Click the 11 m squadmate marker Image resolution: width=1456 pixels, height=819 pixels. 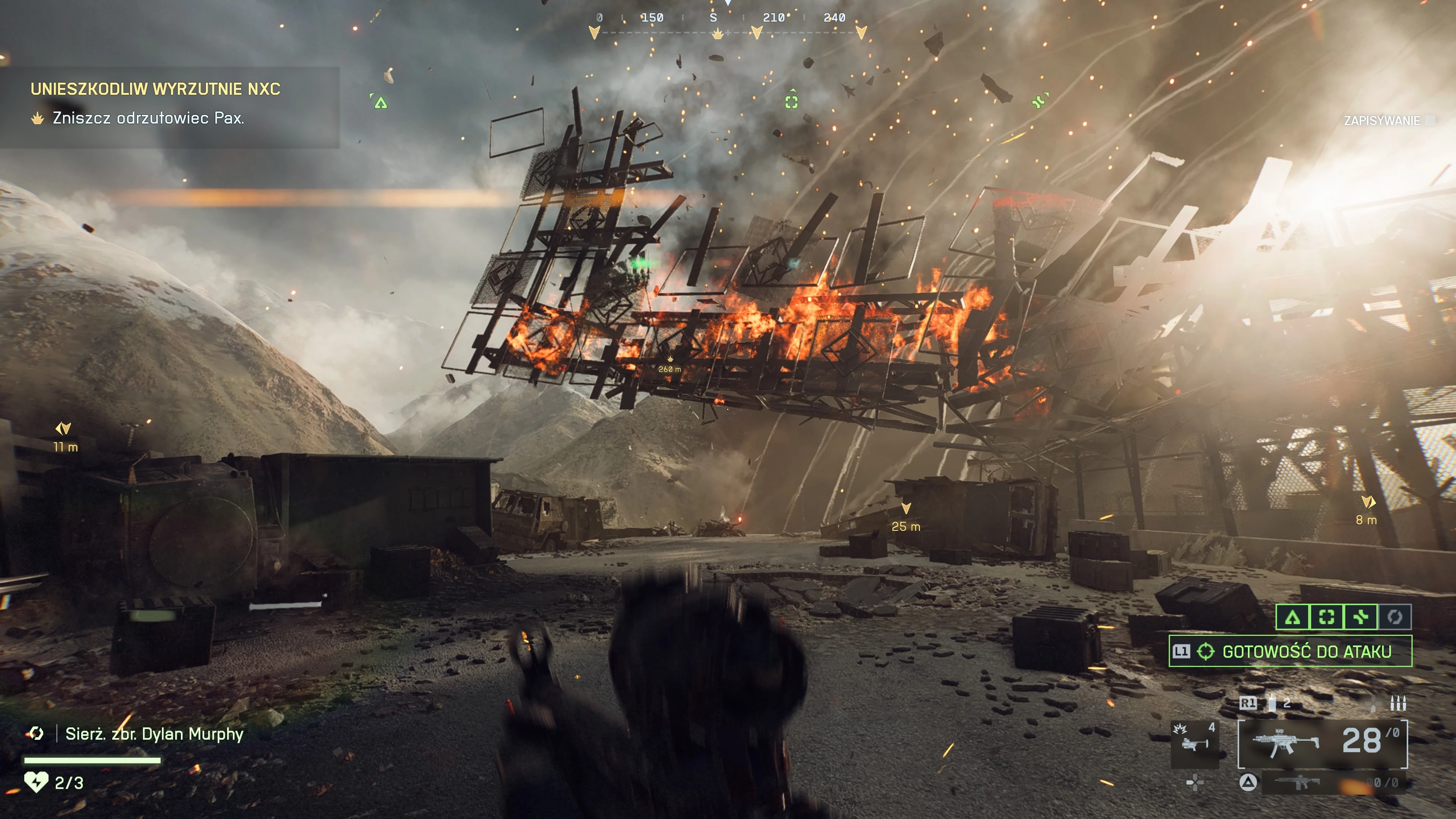click(x=64, y=436)
